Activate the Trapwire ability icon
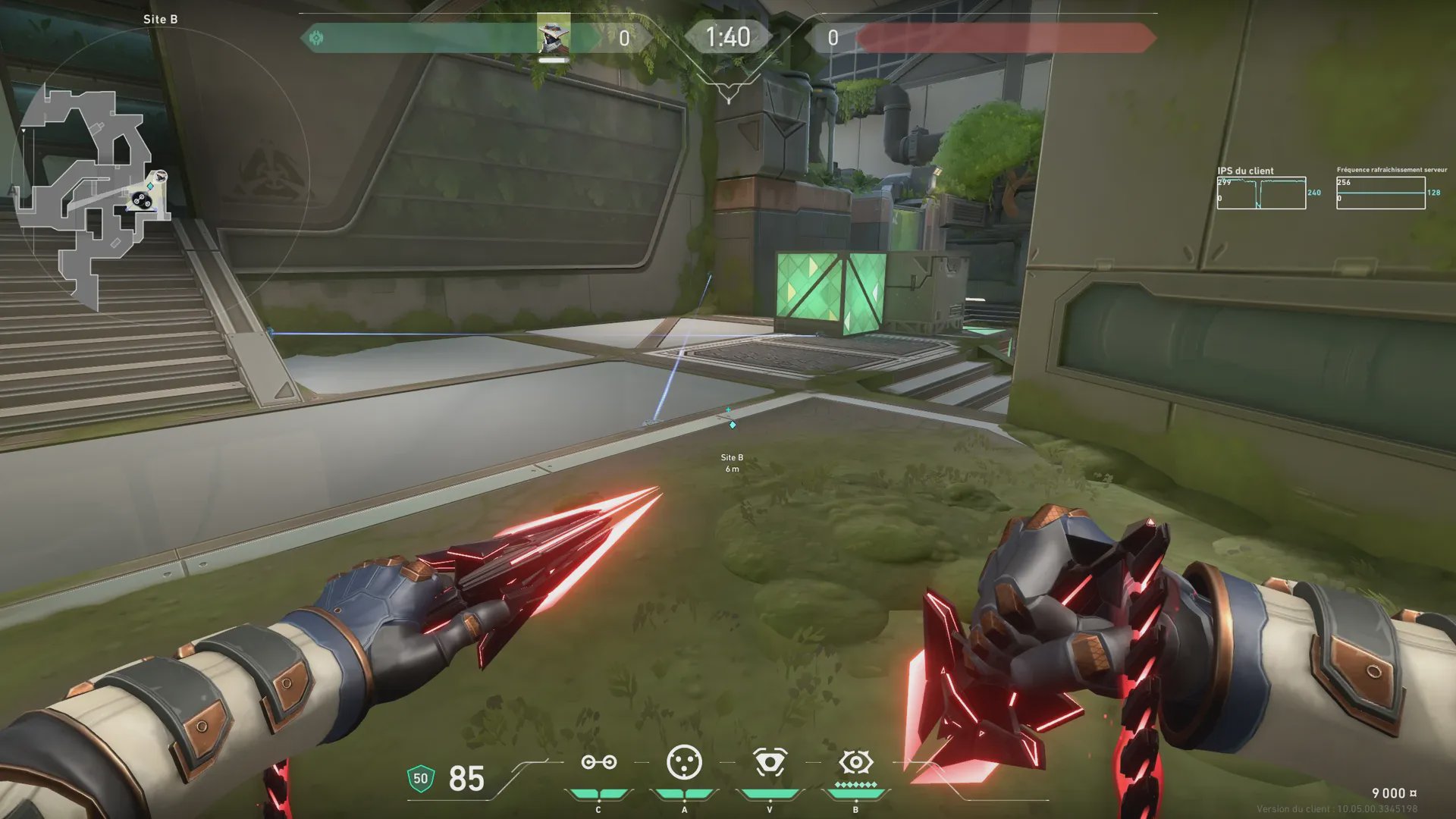Screen dimensions: 1456x819 (x=598, y=763)
